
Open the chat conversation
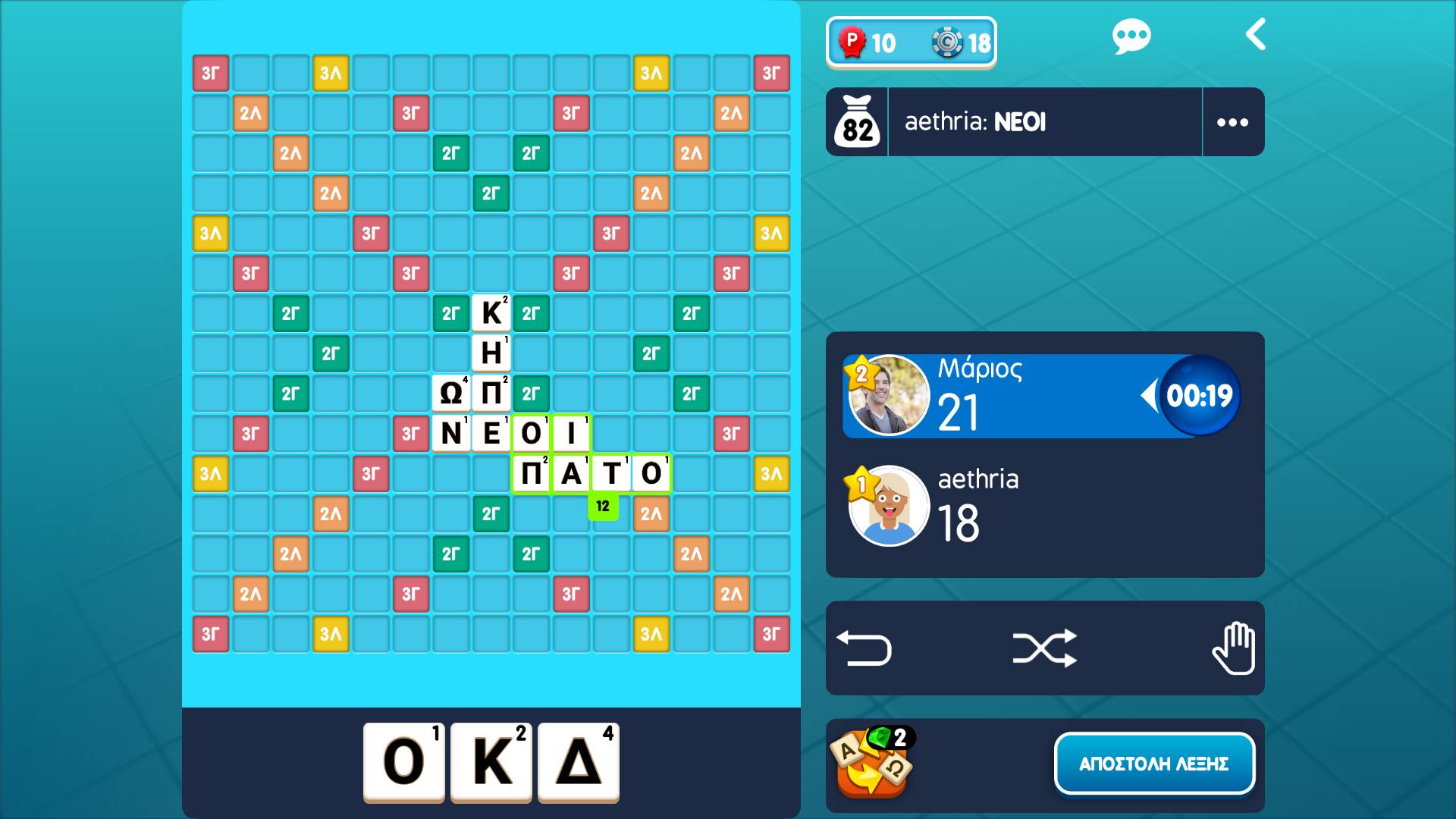[1131, 34]
